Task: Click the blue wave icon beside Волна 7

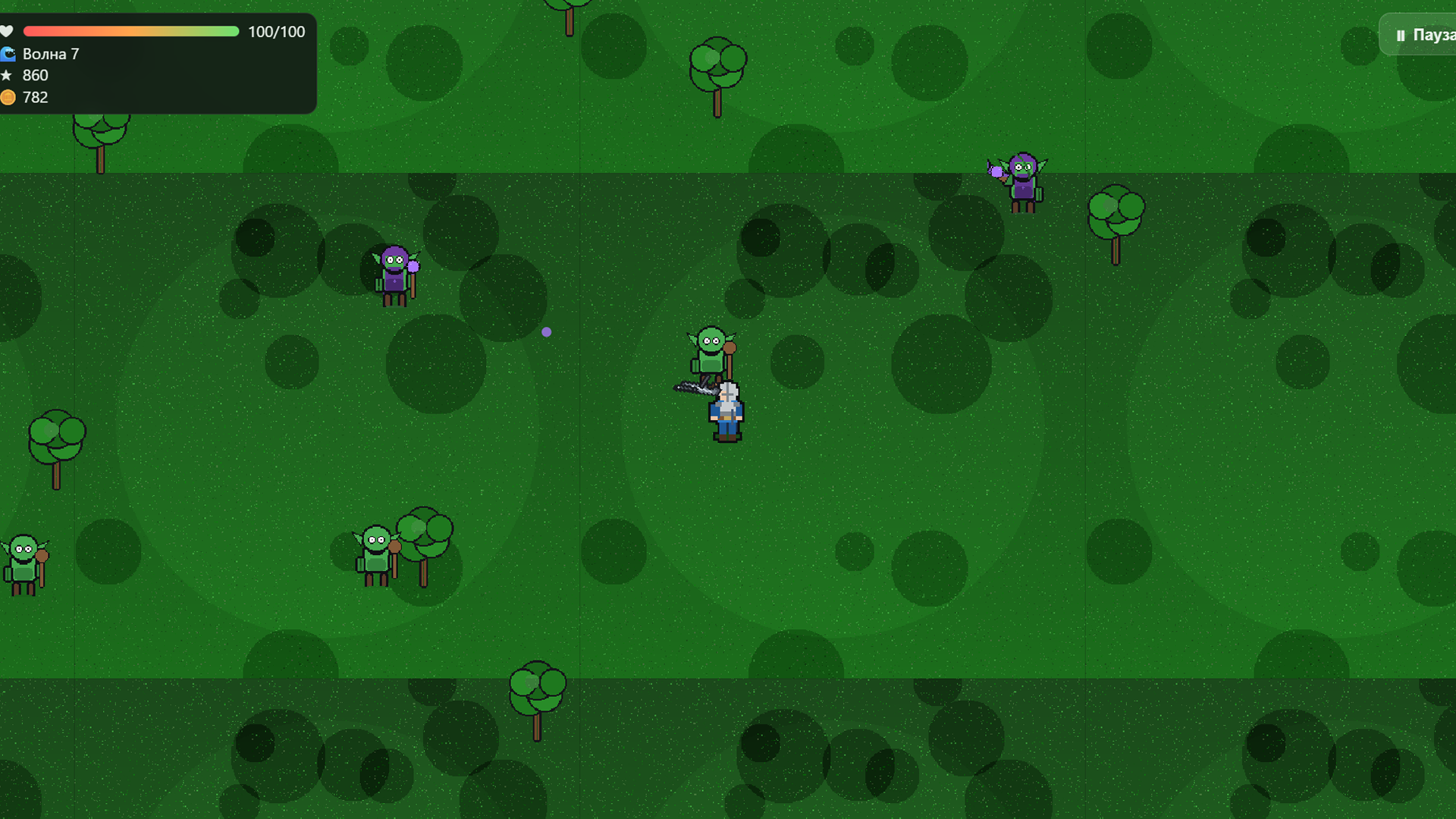Action: [8, 54]
